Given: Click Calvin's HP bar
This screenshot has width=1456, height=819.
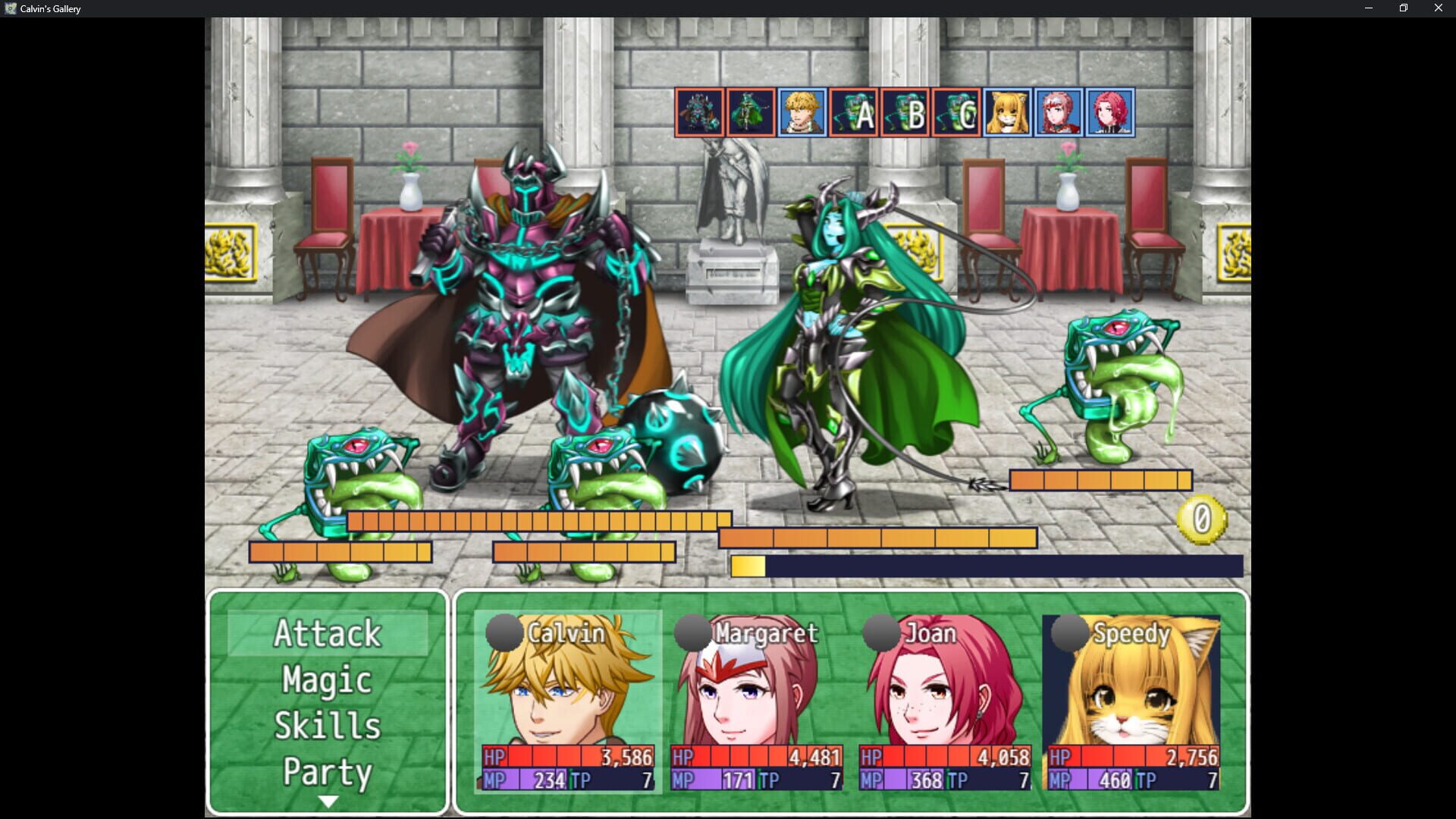Looking at the screenshot, I should [x=569, y=756].
